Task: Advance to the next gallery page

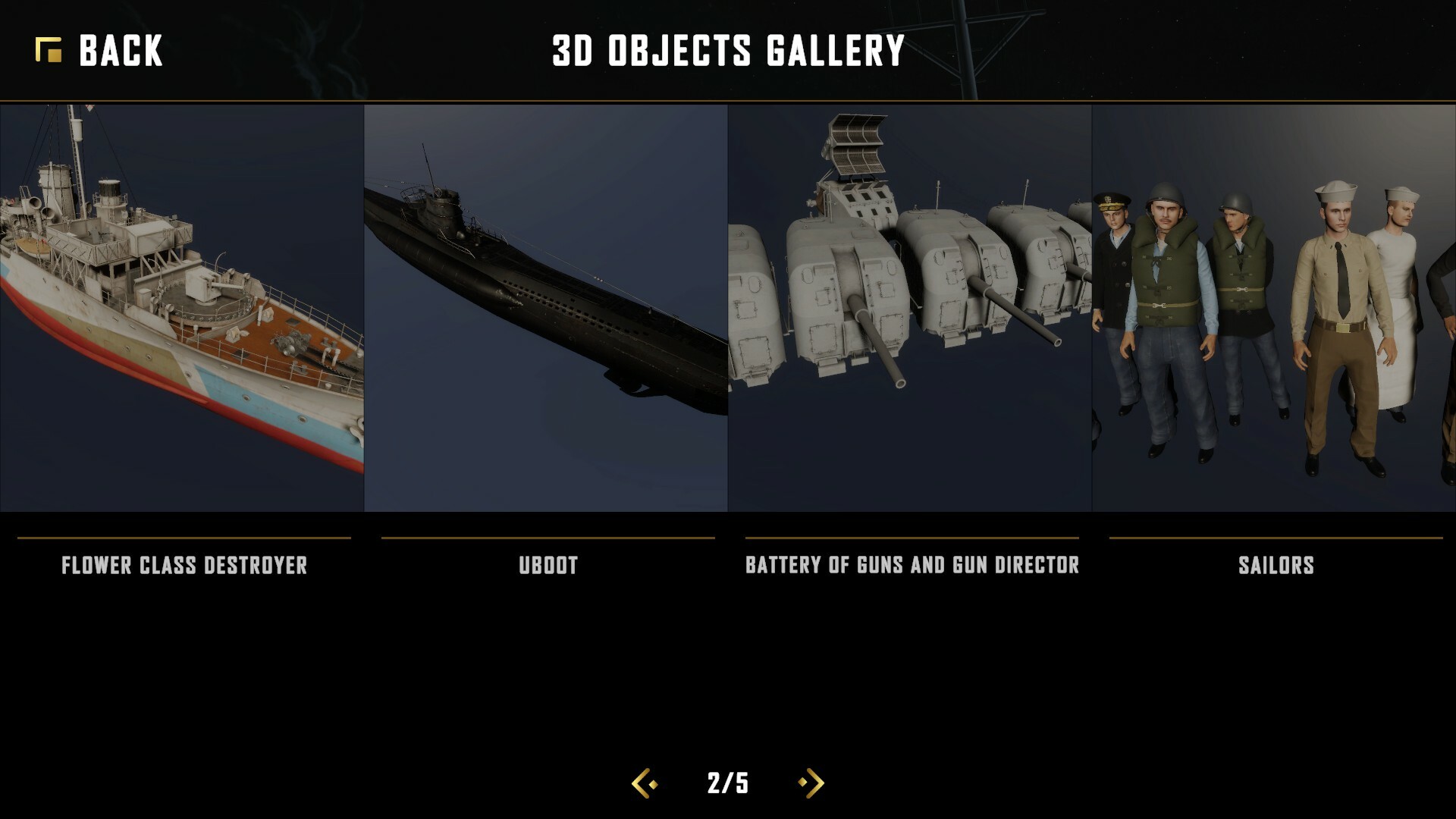Action: coord(811,783)
